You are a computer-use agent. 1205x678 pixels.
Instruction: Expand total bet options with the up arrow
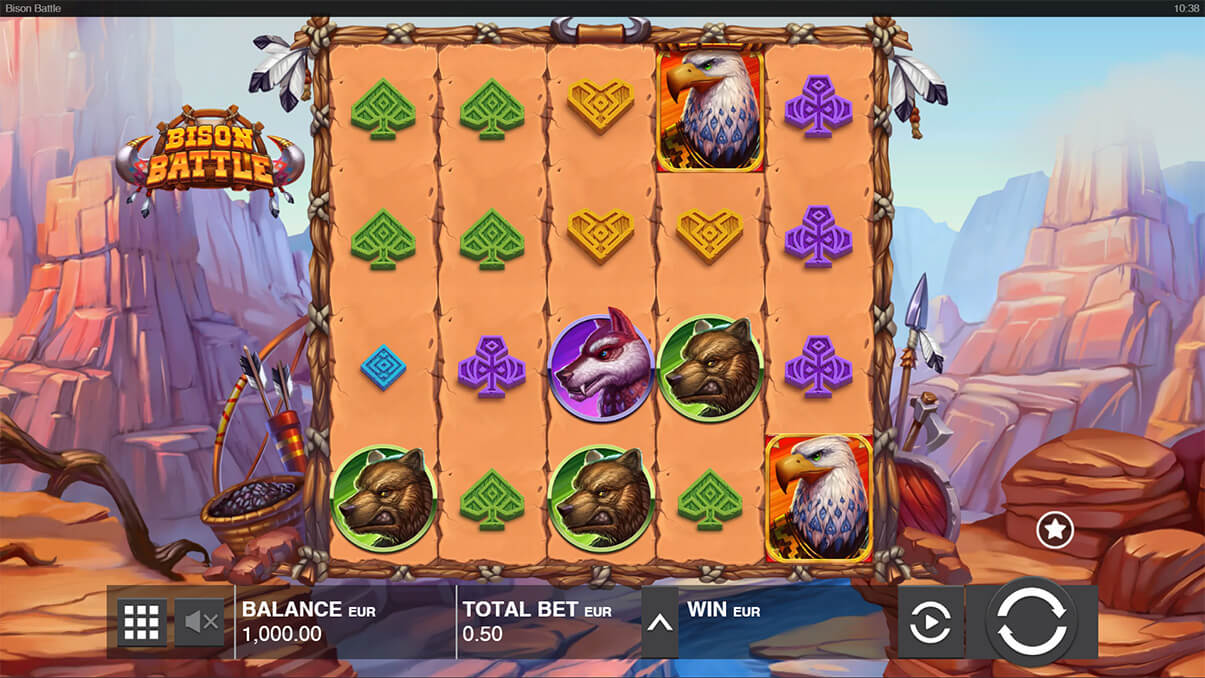pyautogui.click(x=659, y=622)
